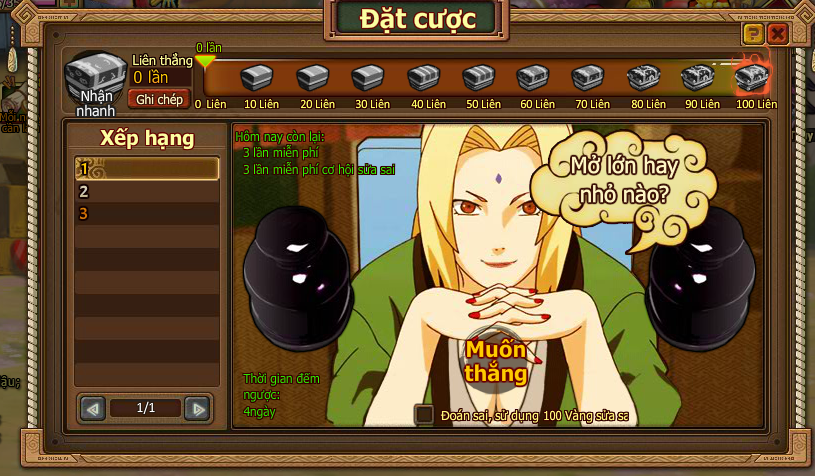Select the 100 Liên reward chest
The image size is (815, 476).
[x=753, y=78]
